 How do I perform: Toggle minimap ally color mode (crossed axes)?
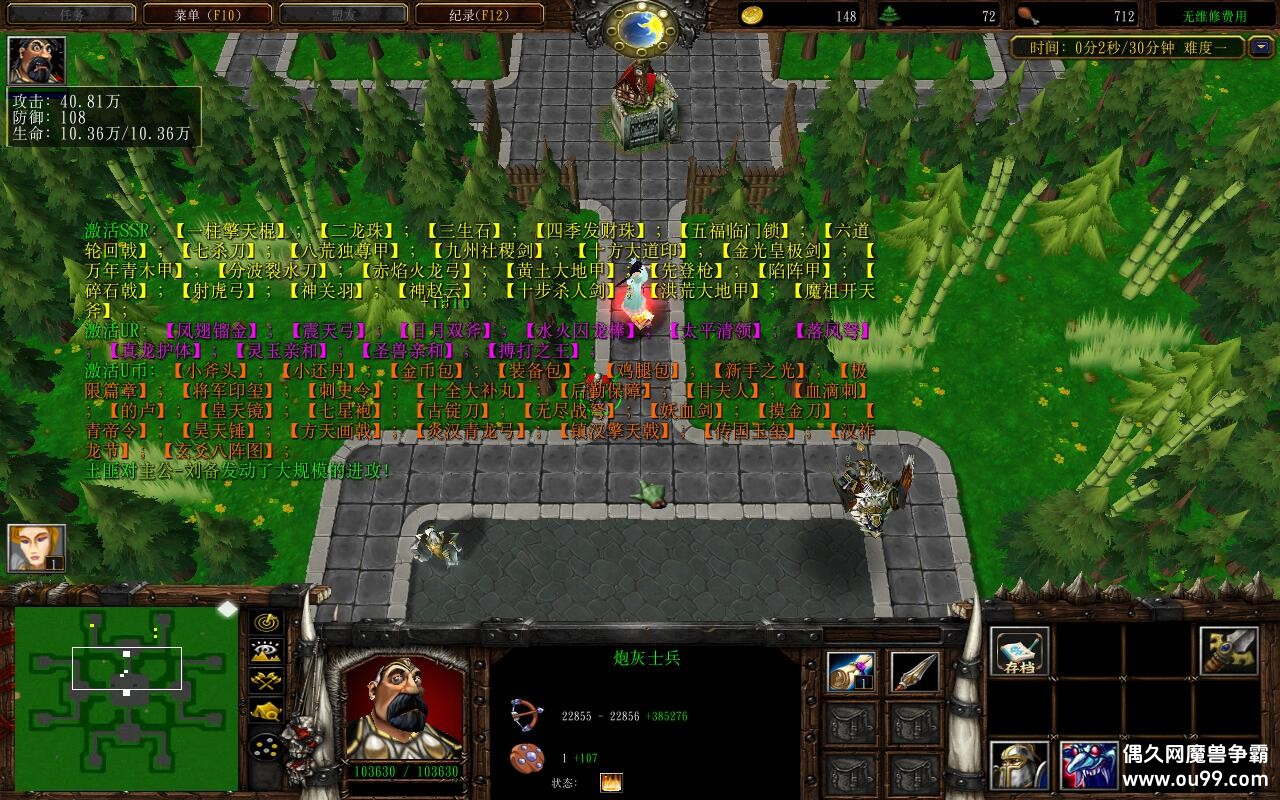click(266, 682)
